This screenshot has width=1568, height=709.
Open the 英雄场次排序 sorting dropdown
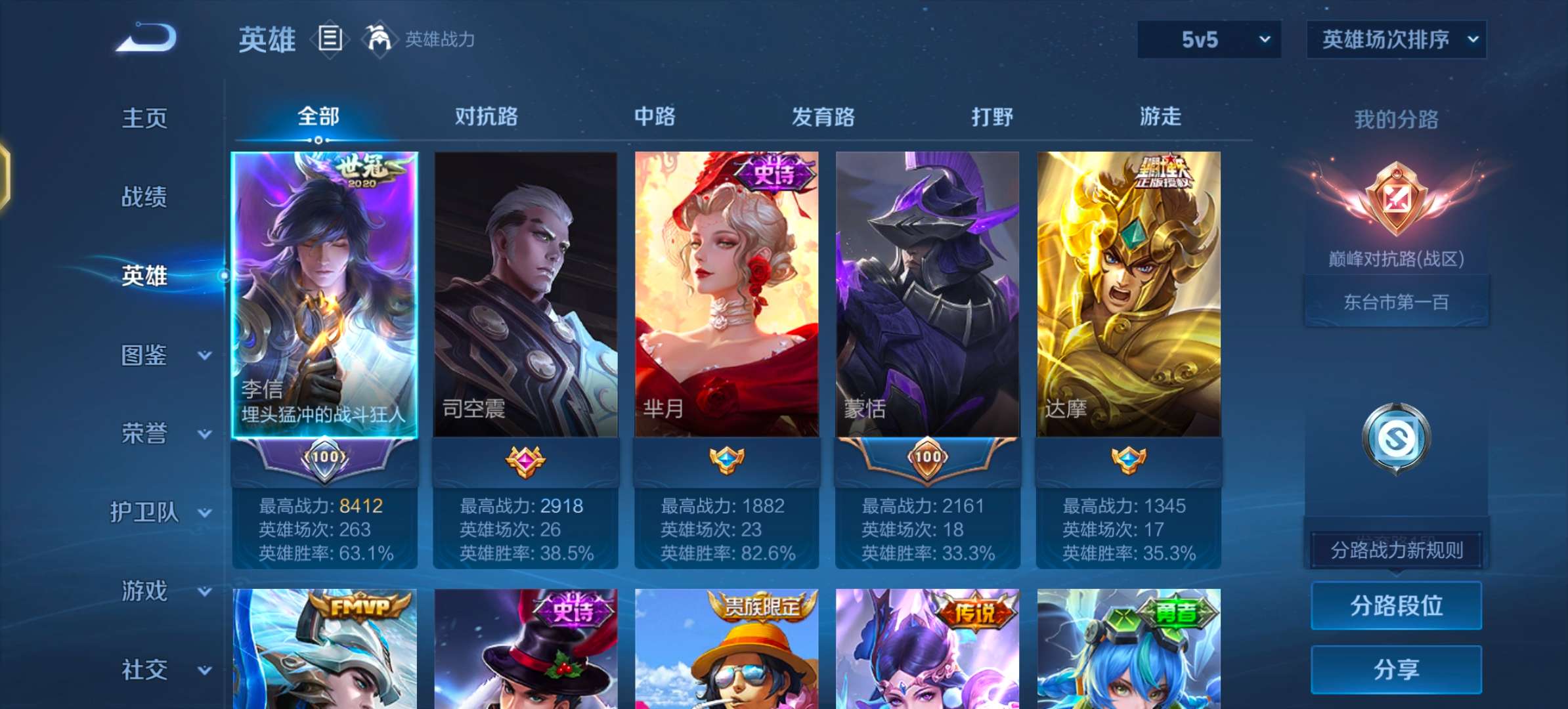[1396, 38]
